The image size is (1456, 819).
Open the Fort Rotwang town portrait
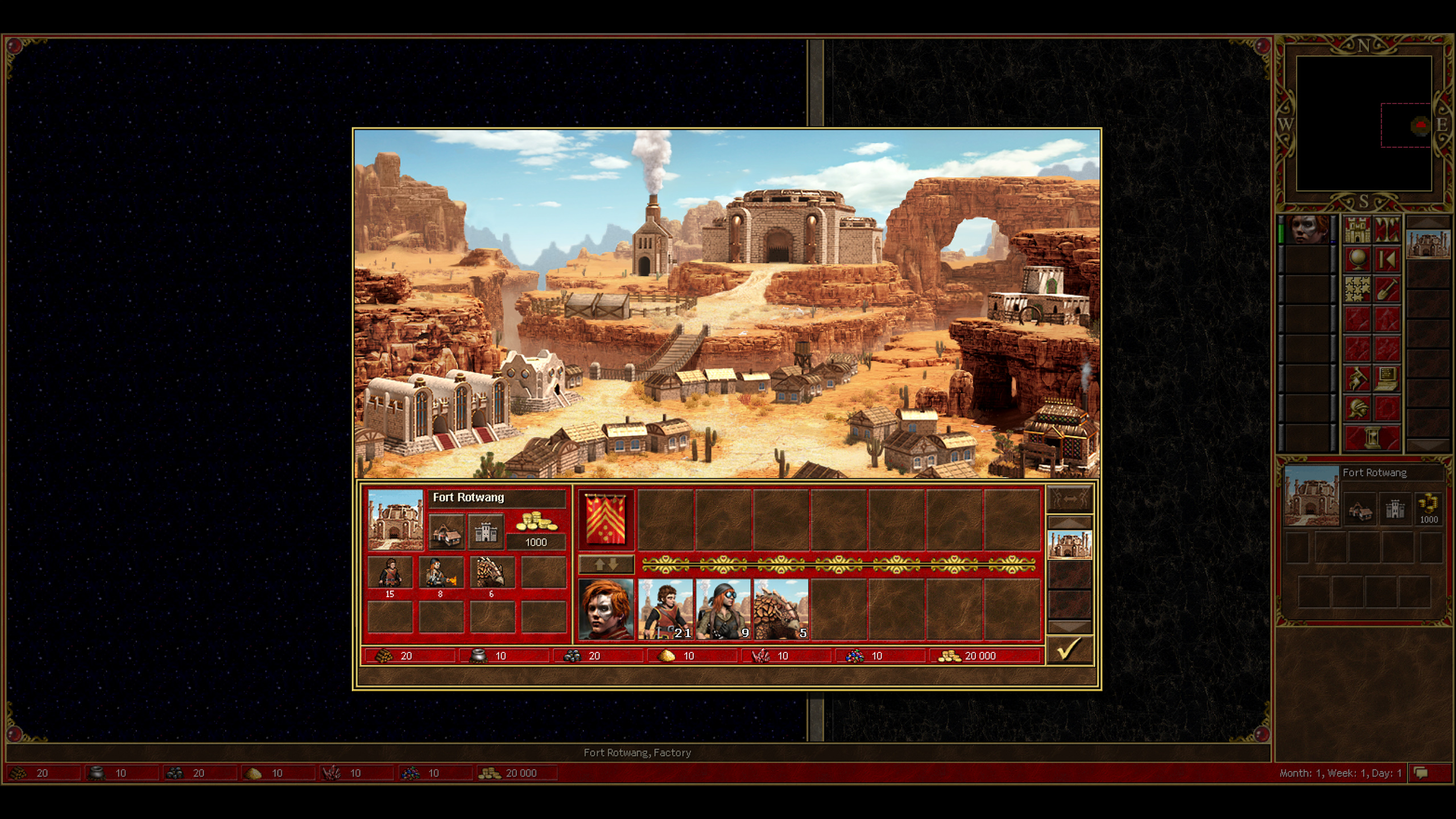click(x=395, y=519)
